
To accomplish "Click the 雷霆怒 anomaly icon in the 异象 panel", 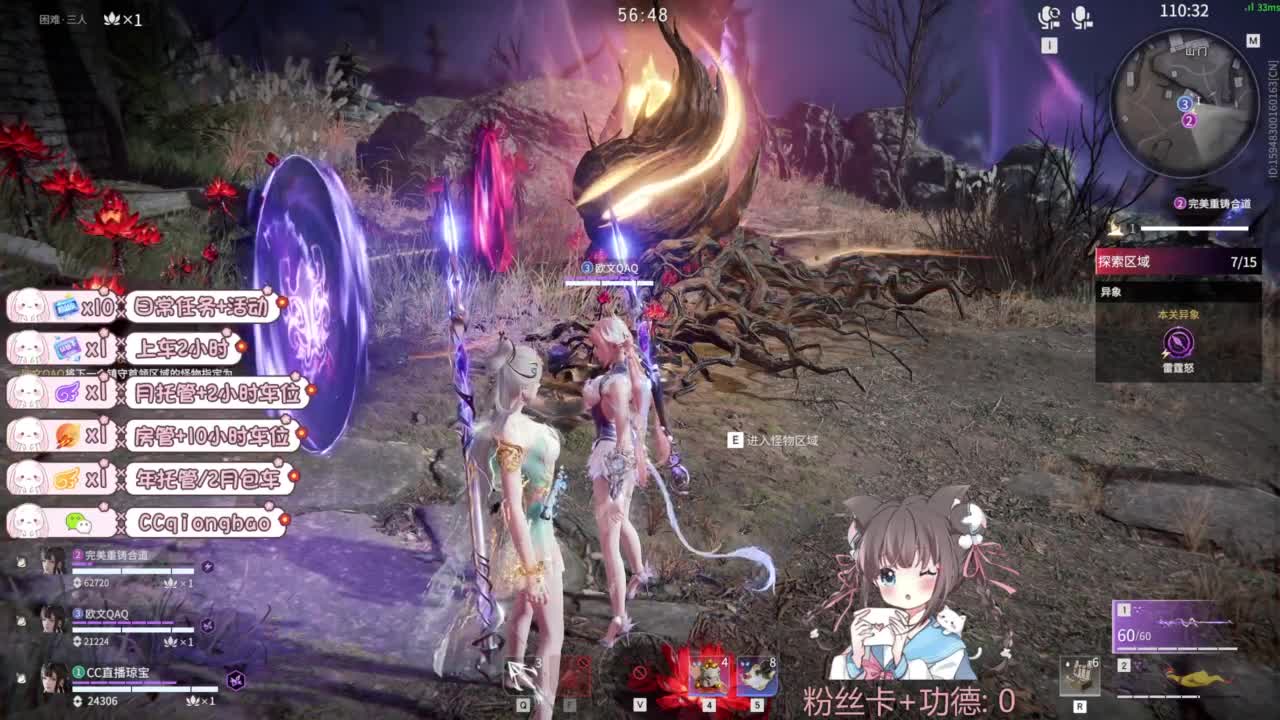I will click(1178, 343).
